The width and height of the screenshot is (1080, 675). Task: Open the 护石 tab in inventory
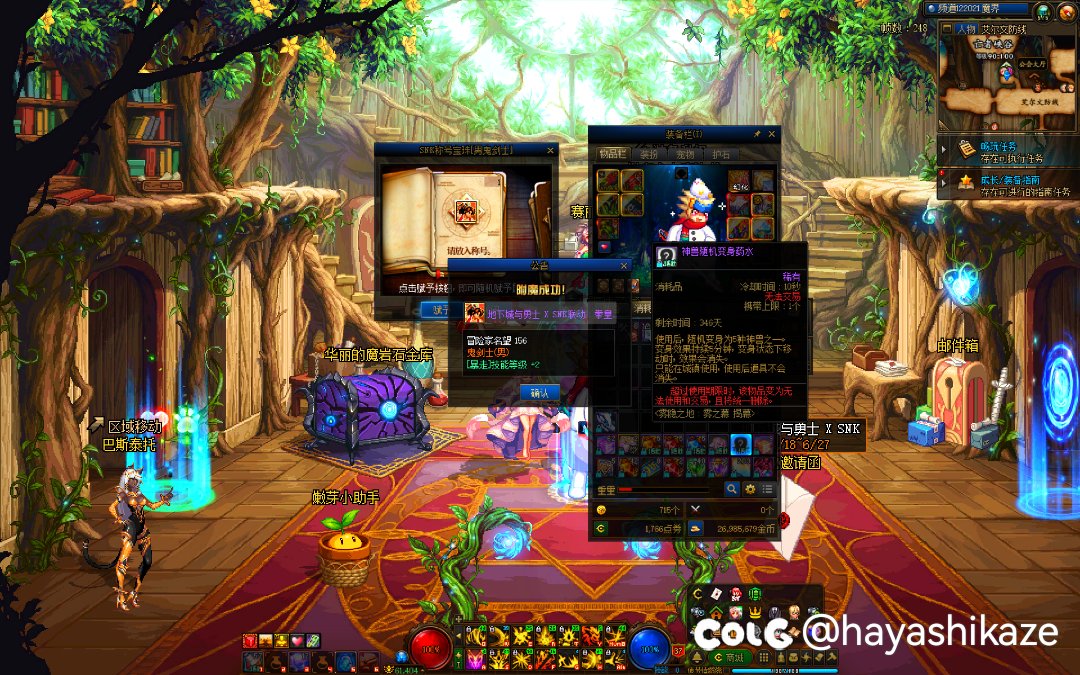pyautogui.click(x=720, y=154)
